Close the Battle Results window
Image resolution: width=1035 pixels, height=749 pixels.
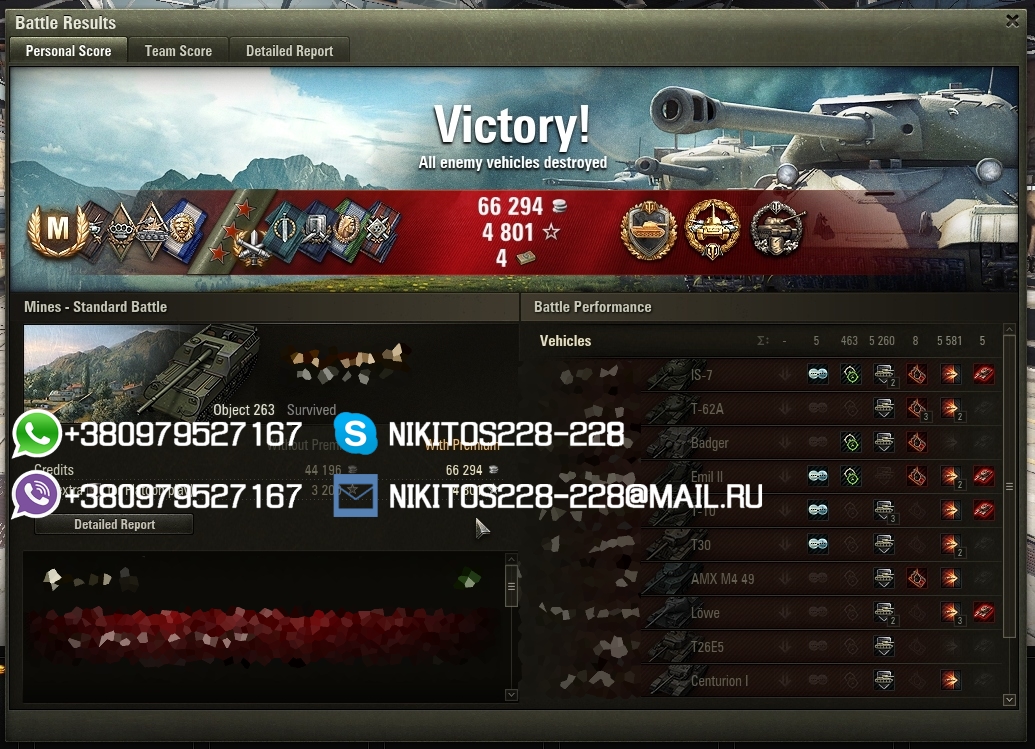point(1012,20)
